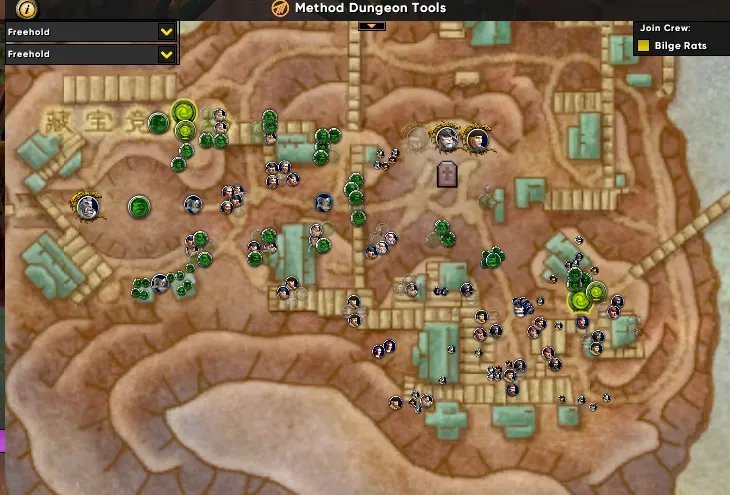The image size is (730, 495).
Task: Select the boss portrait at the far left
Action: [88, 207]
